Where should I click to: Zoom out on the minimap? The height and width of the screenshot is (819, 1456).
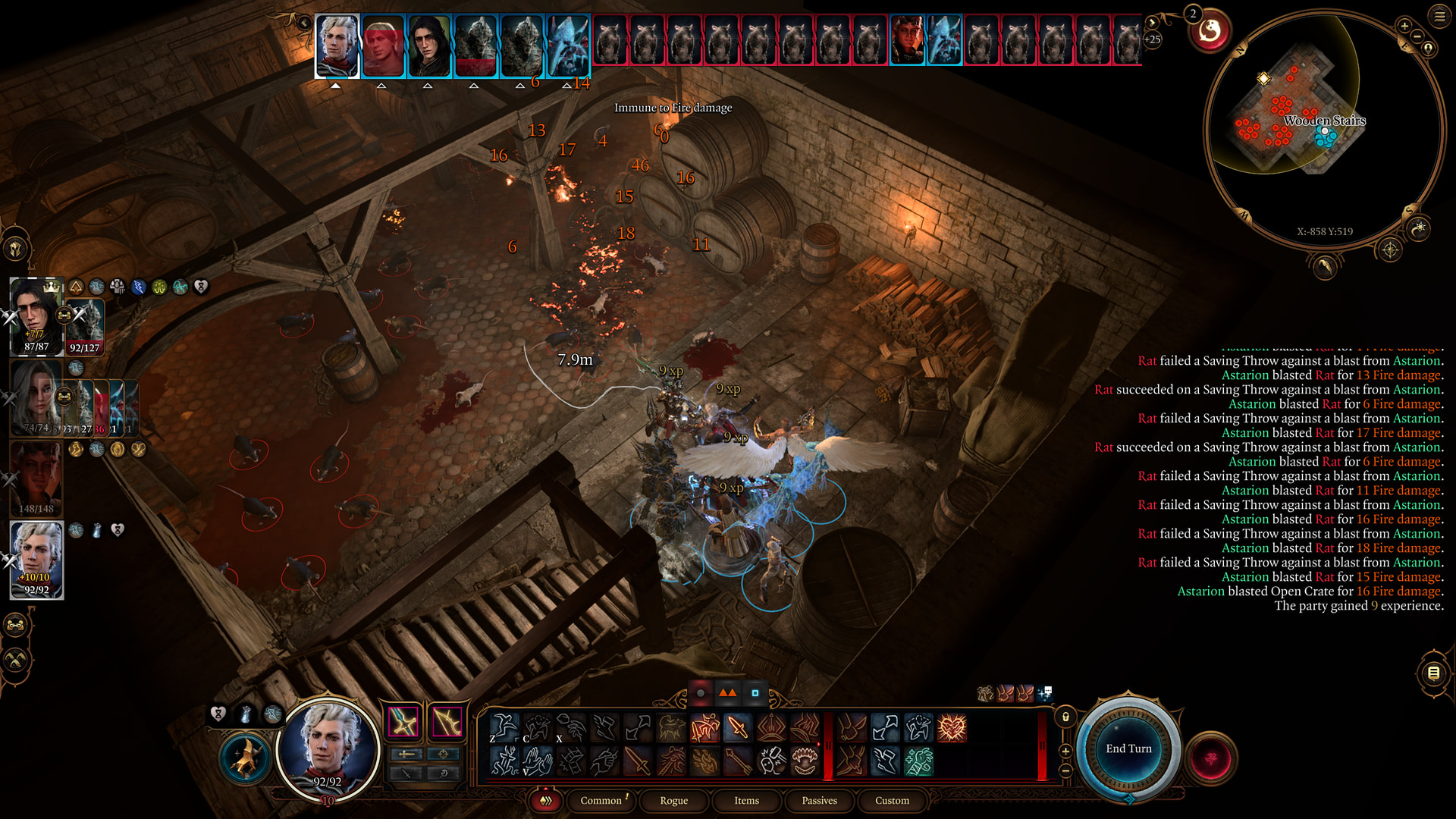(1417, 36)
